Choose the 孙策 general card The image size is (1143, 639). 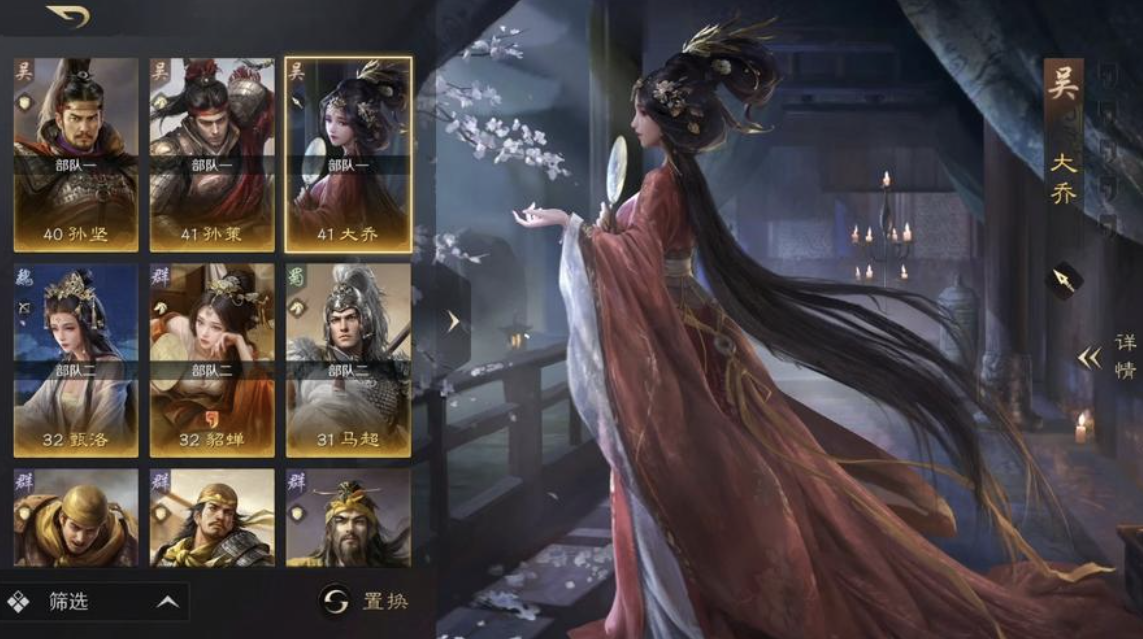click(x=212, y=154)
